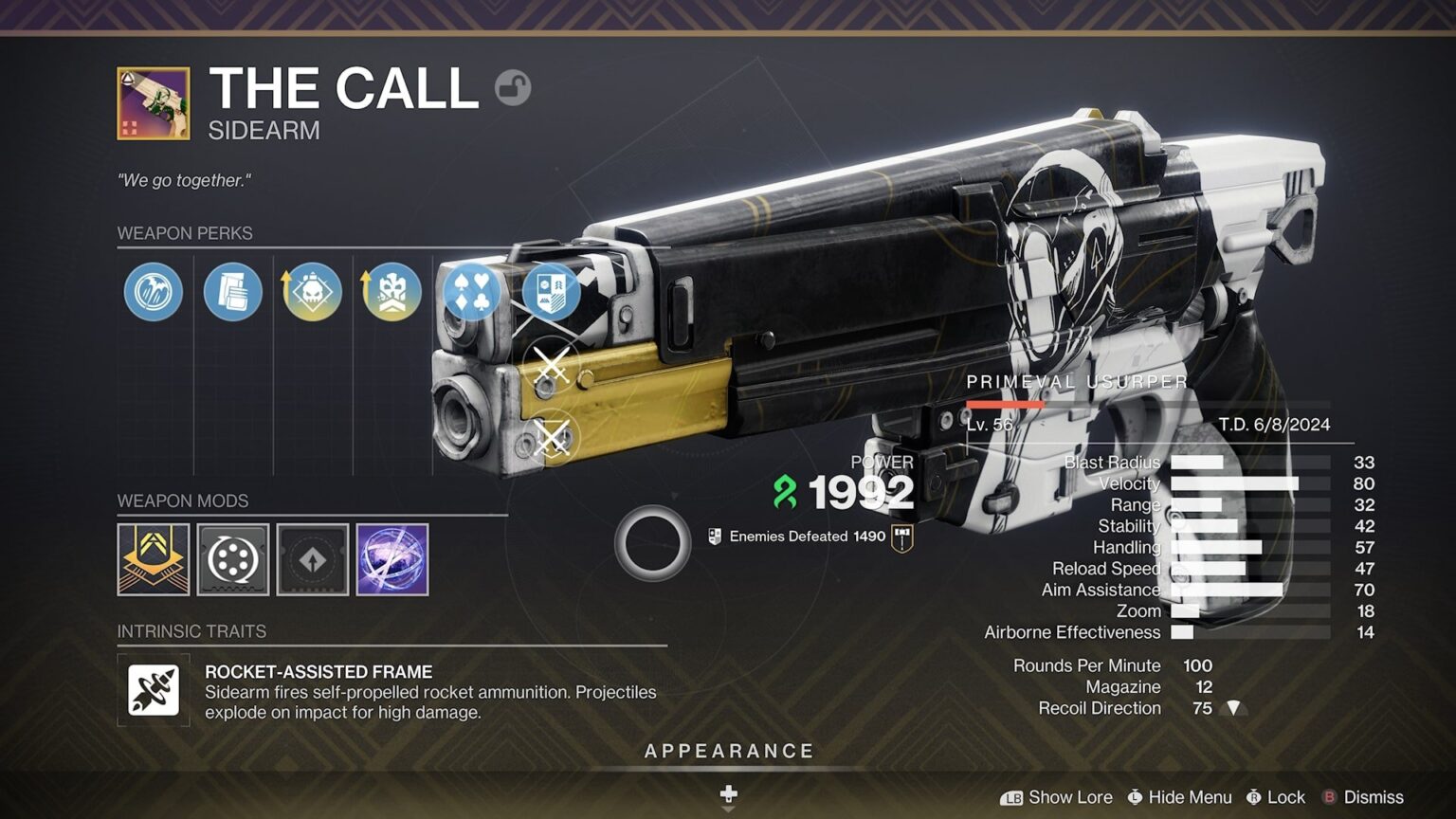
Task: Select the barrel perk in the first weapon perk column
Action: [x=154, y=292]
